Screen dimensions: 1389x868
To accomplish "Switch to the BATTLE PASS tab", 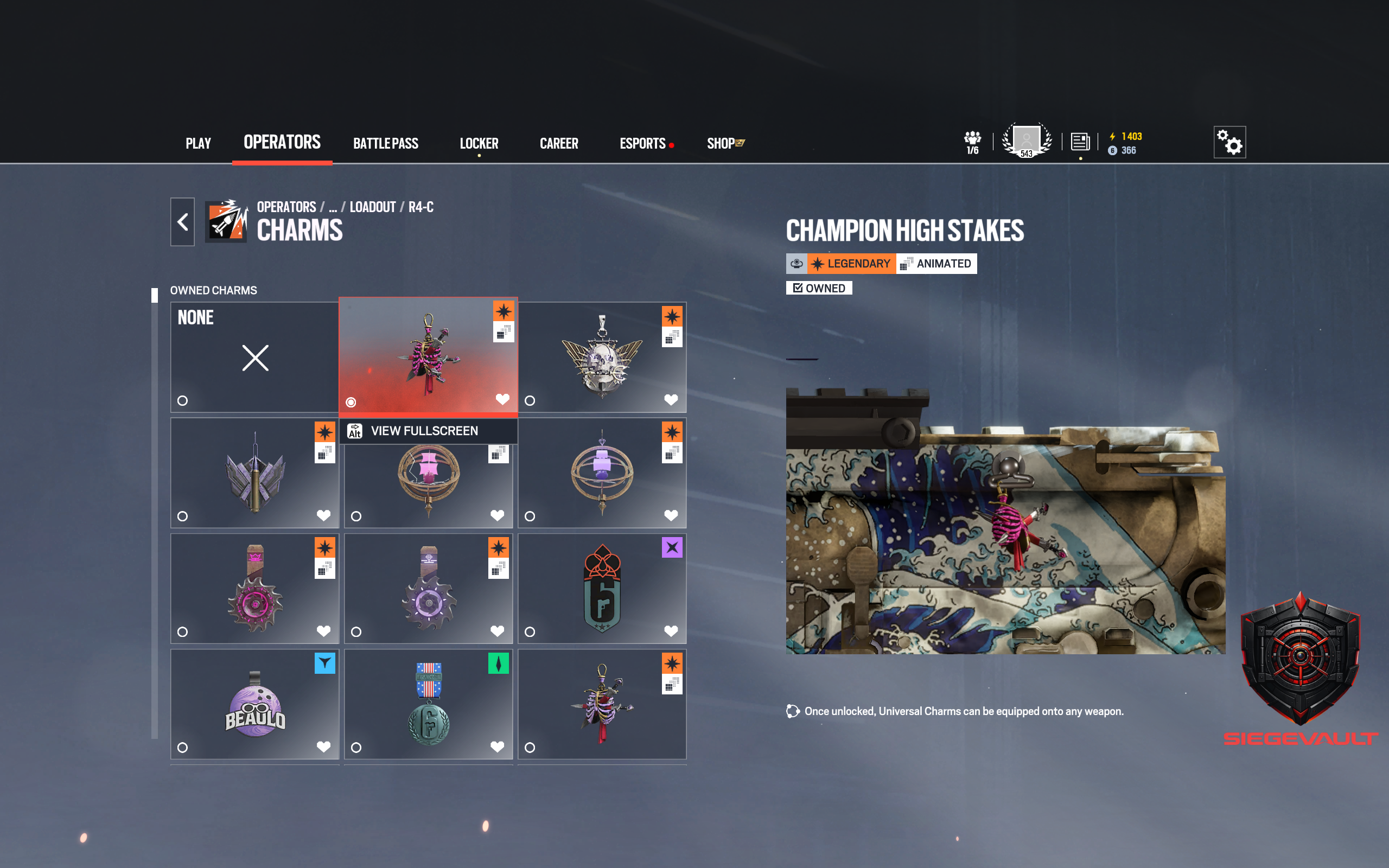I will point(386,143).
